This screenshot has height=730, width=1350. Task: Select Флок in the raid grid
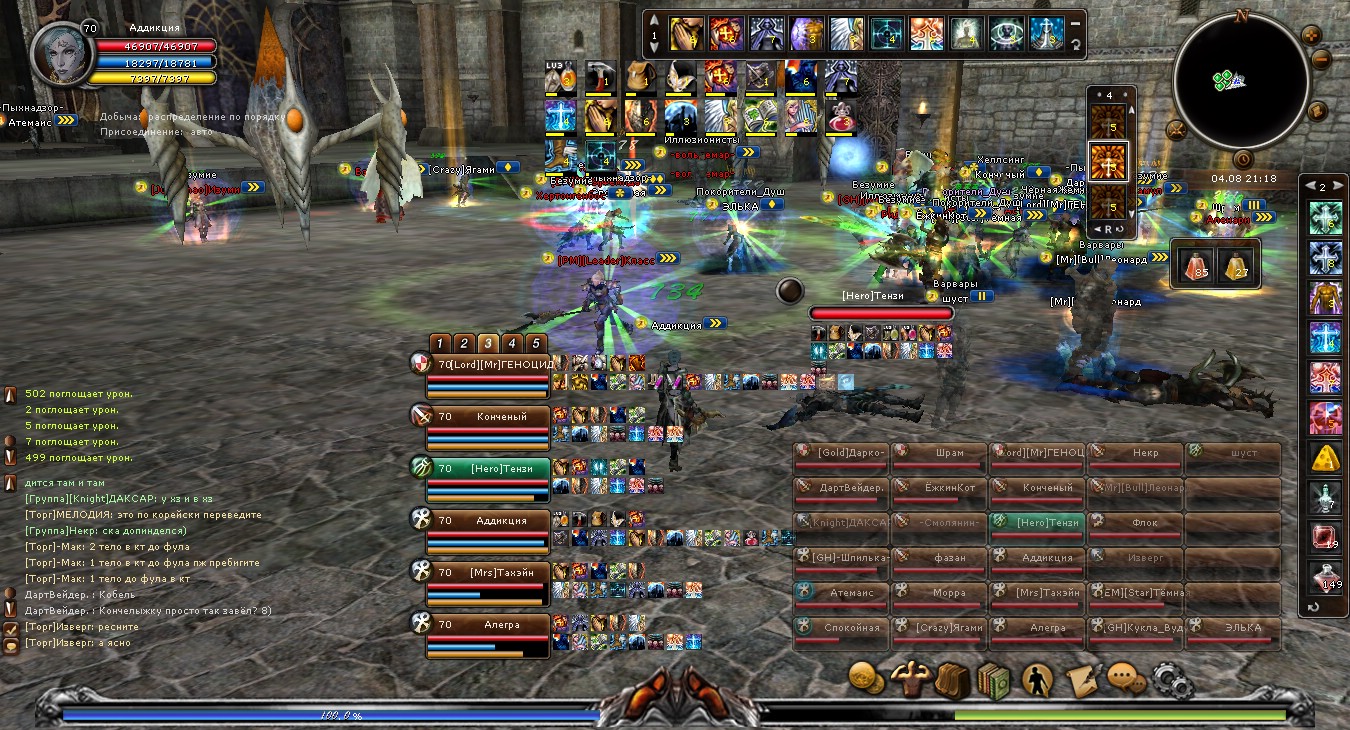1135,523
